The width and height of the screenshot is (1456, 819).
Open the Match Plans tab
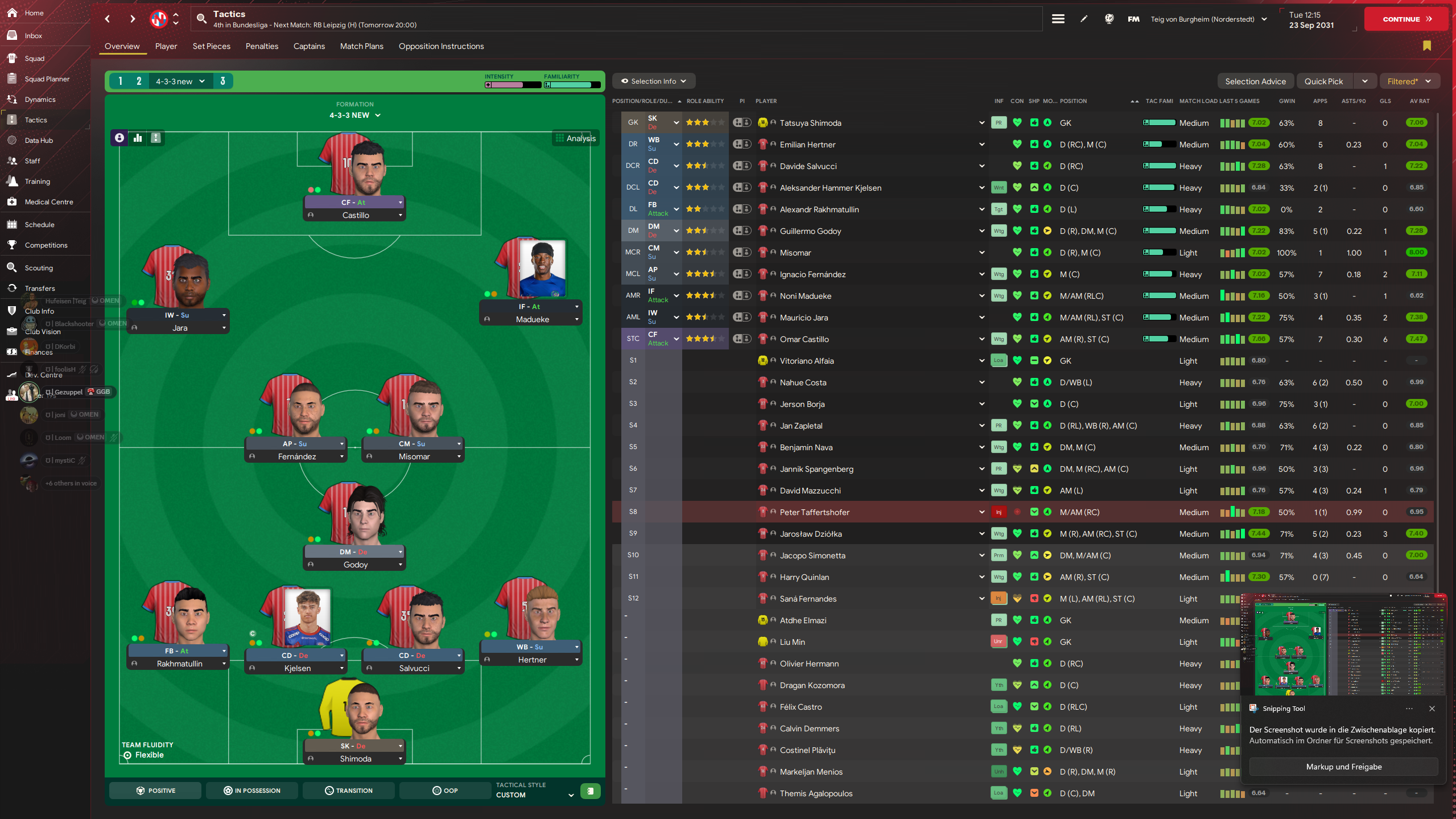(361, 46)
